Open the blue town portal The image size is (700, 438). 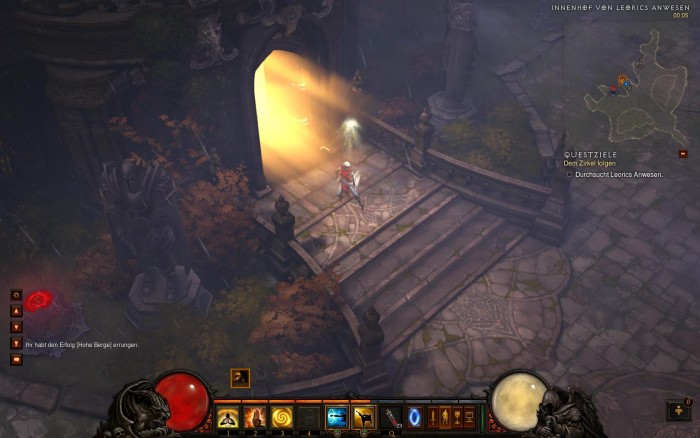[415, 417]
